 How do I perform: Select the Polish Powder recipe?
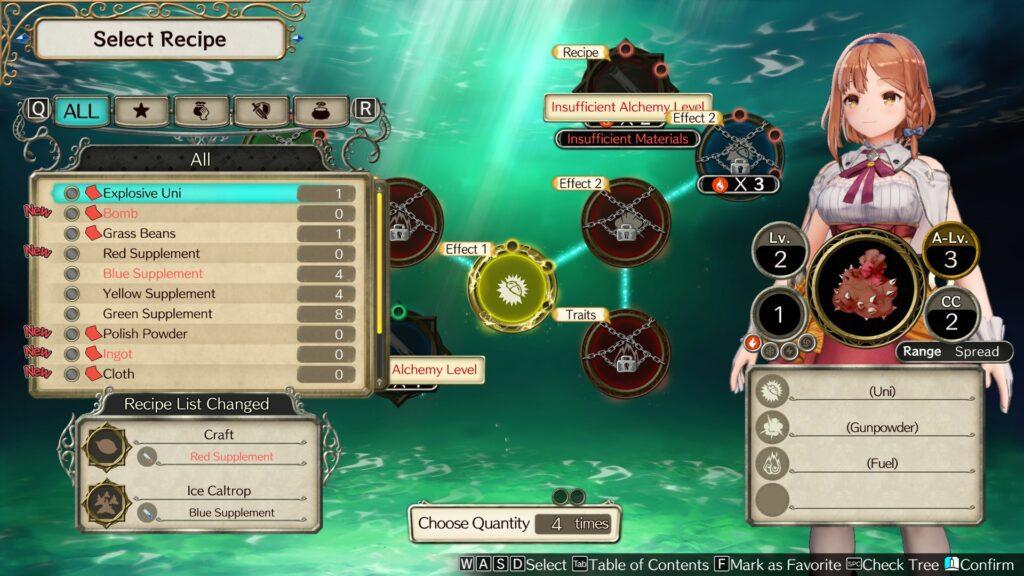tap(200, 333)
